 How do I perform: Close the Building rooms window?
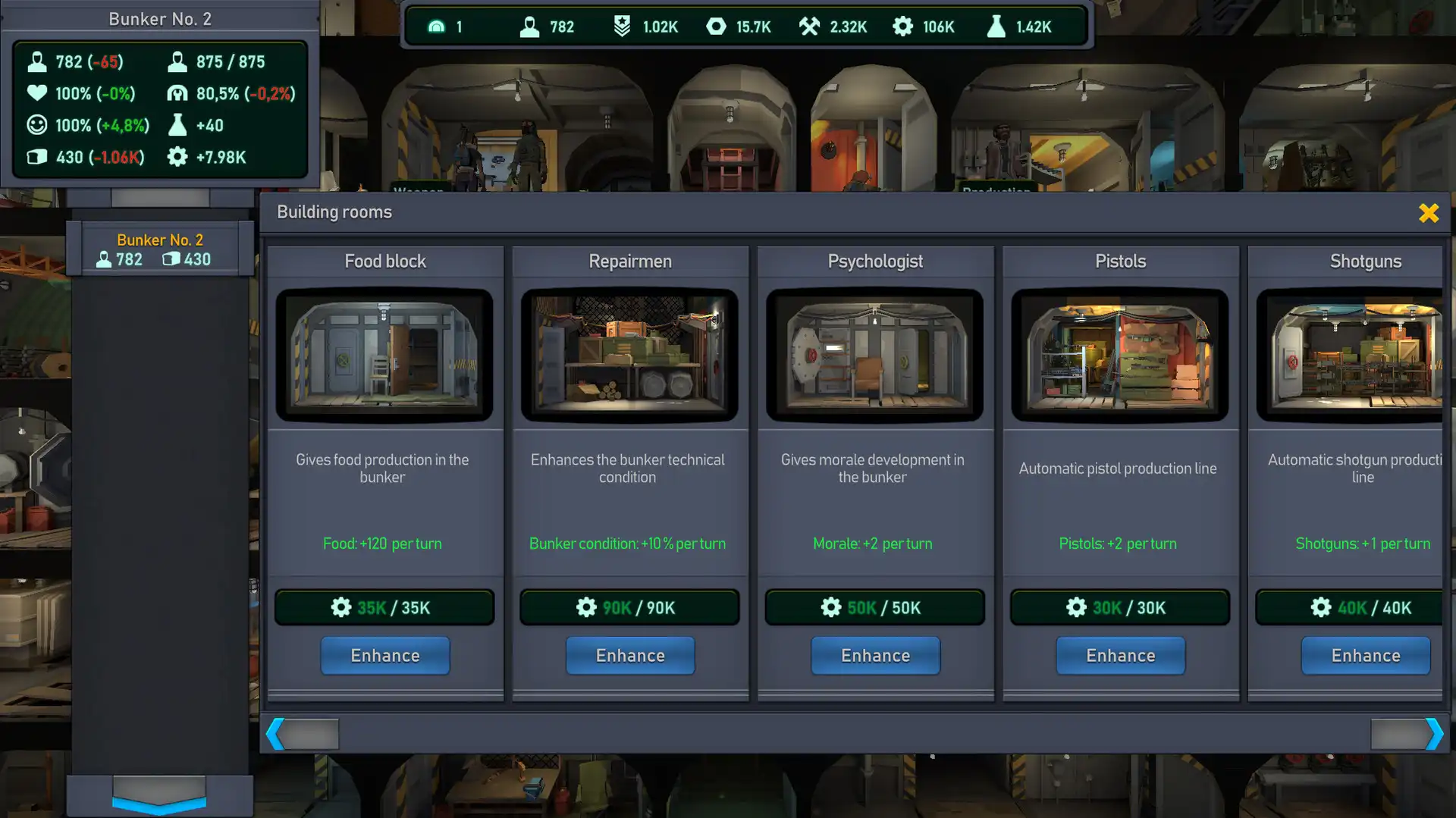coord(1429,213)
